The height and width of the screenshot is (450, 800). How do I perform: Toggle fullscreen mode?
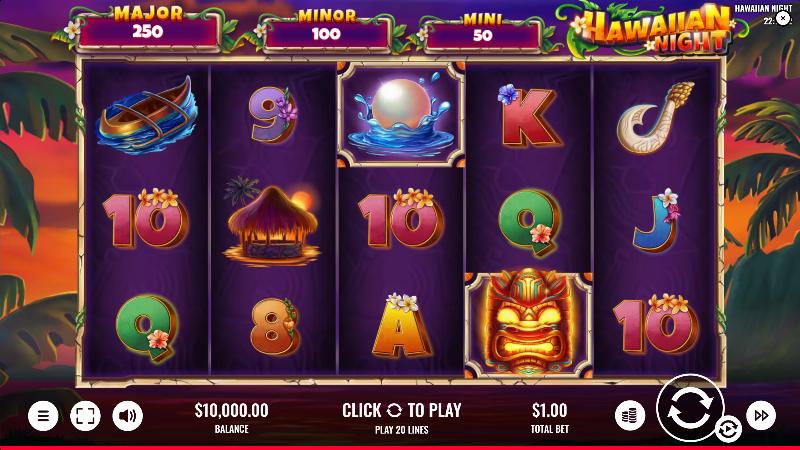coord(85,415)
